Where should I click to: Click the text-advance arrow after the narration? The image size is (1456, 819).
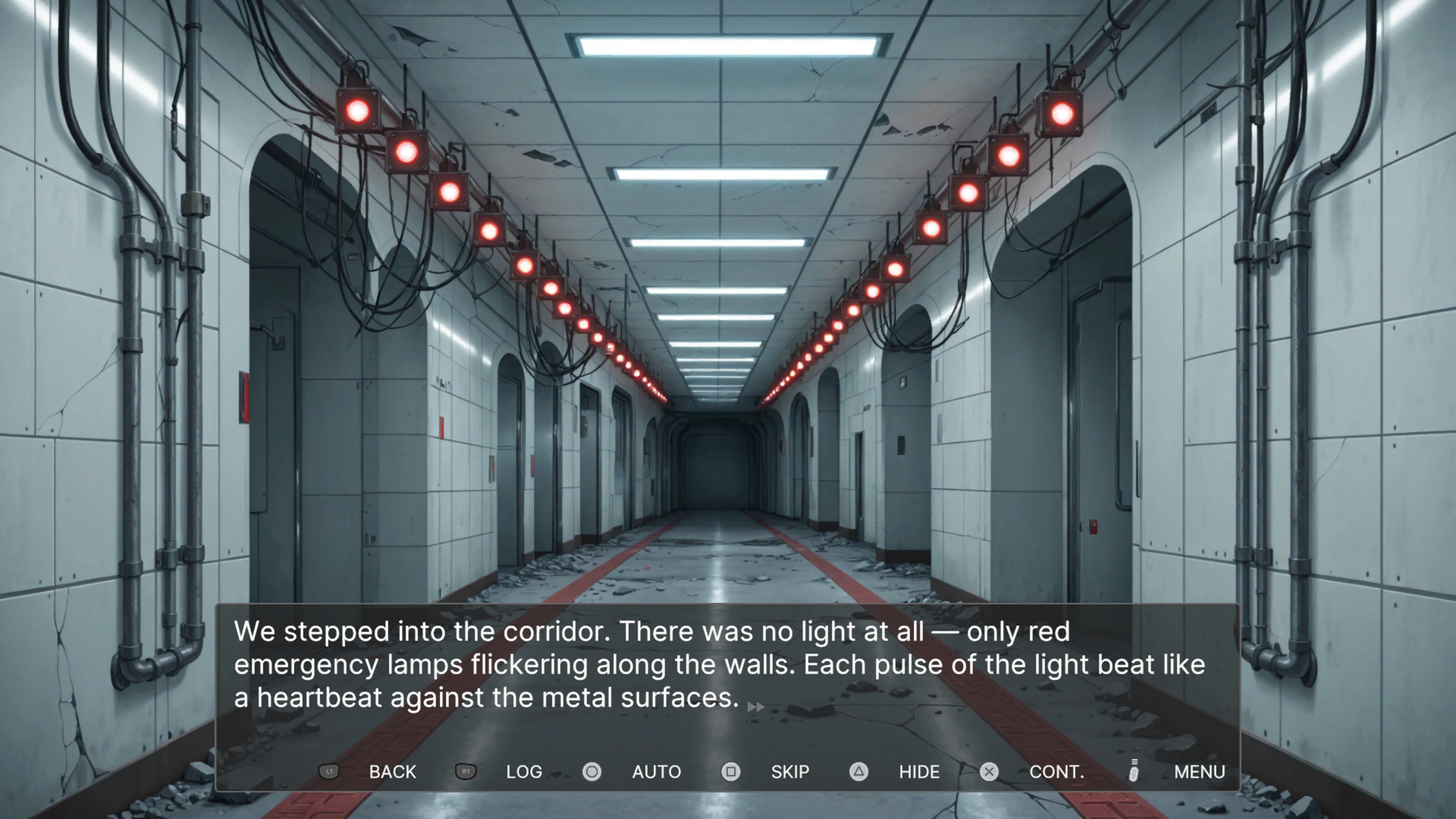pyautogui.click(x=756, y=706)
